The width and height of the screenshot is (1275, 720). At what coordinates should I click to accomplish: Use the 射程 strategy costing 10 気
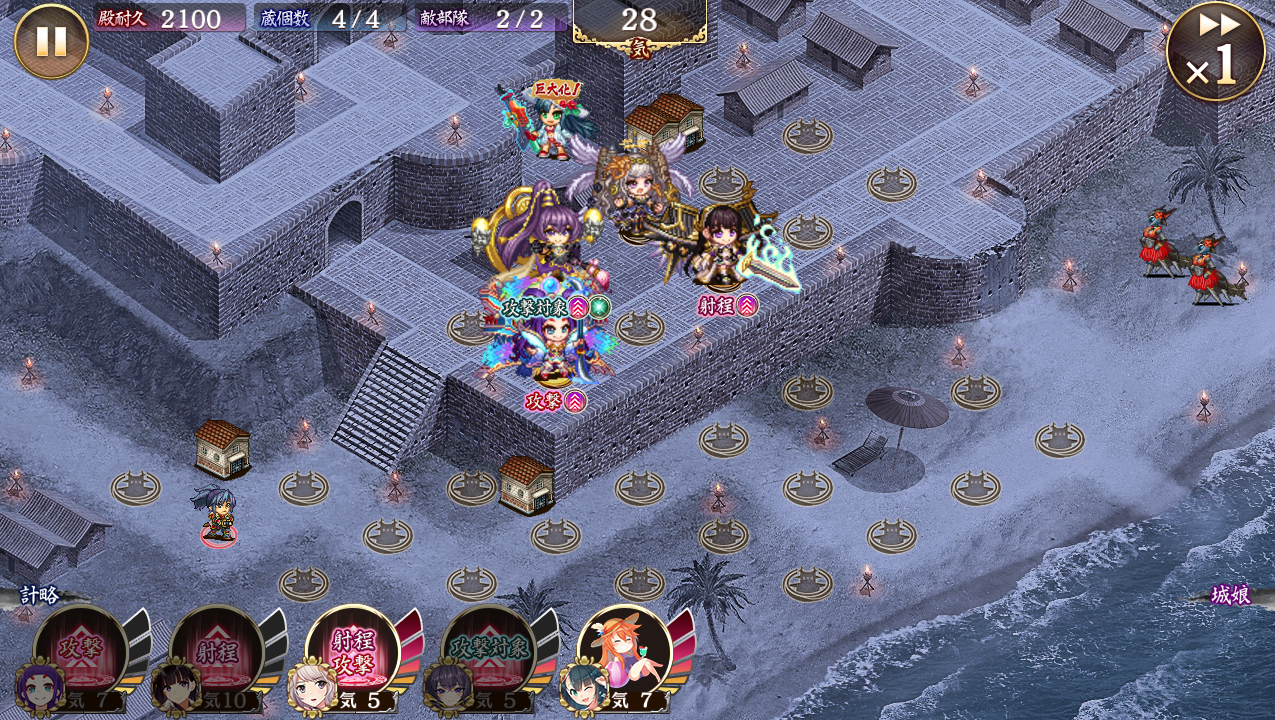216,652
